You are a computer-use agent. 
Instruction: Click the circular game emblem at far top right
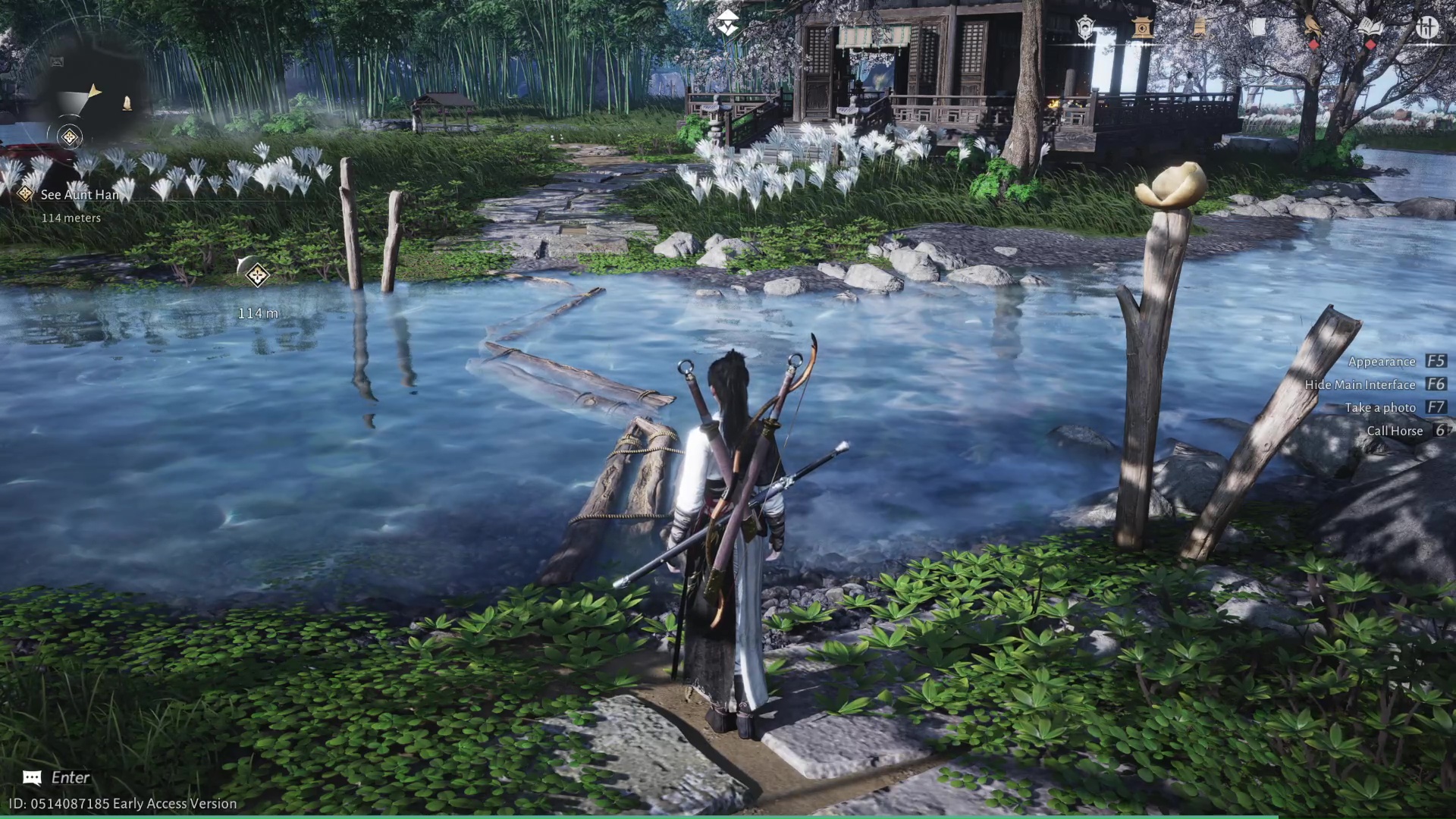[1427, 27]
